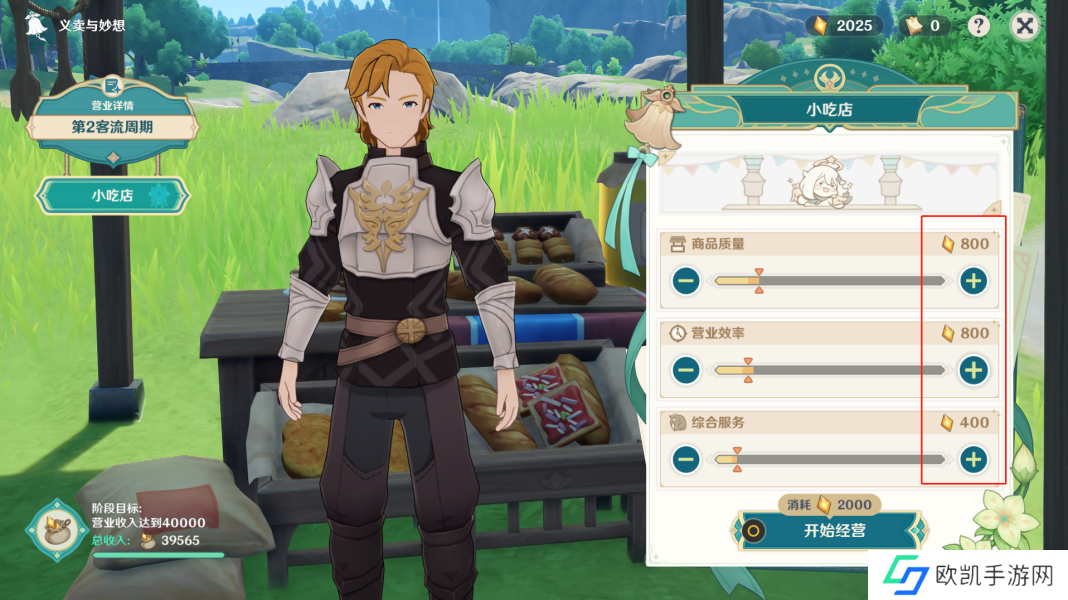Increase 营业效率 with its plus button
The height and width of the screenshot is (600, 1068).
[x=973, y=371]
